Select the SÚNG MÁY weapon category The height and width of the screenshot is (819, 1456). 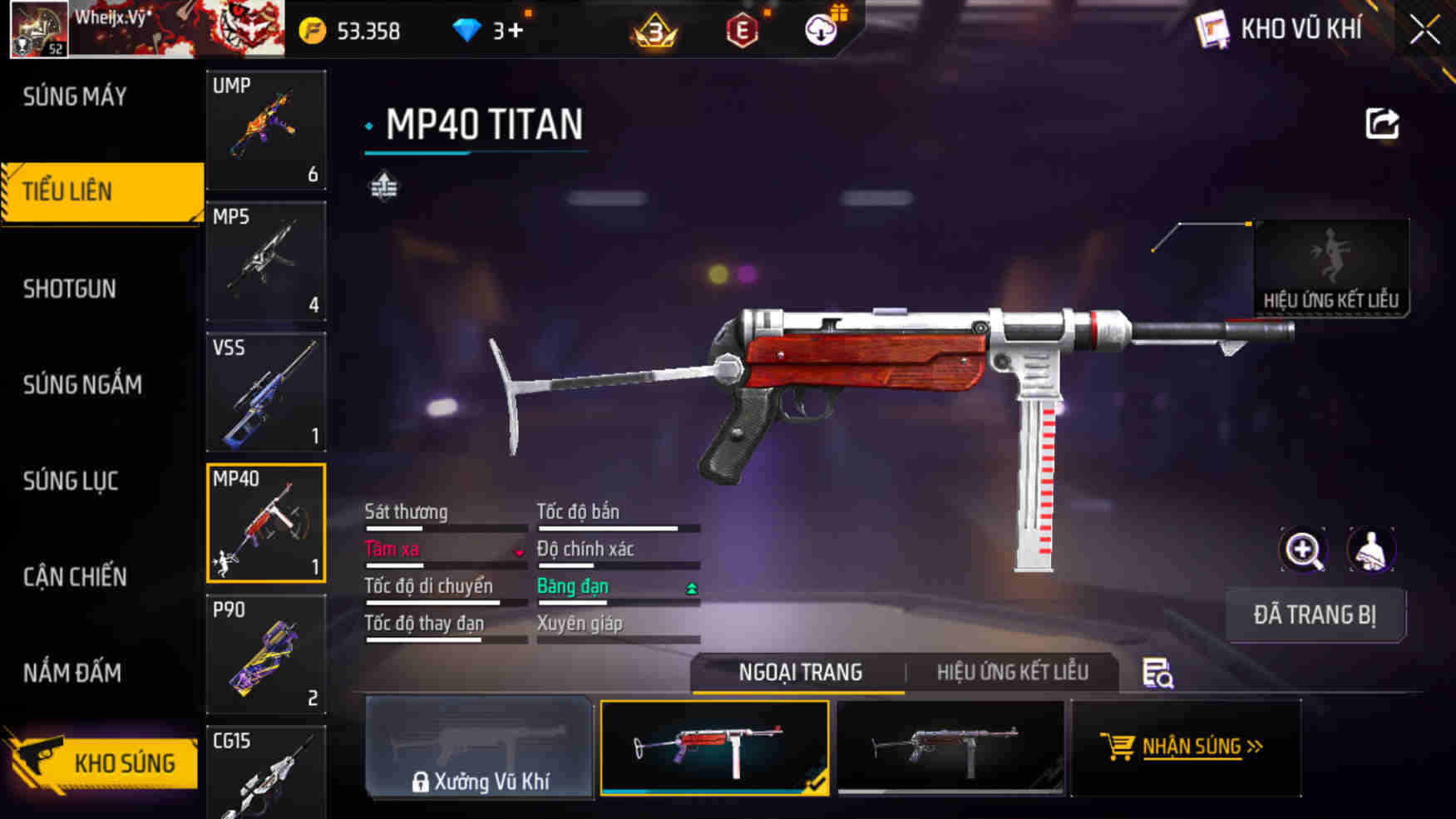pos(75,97)
